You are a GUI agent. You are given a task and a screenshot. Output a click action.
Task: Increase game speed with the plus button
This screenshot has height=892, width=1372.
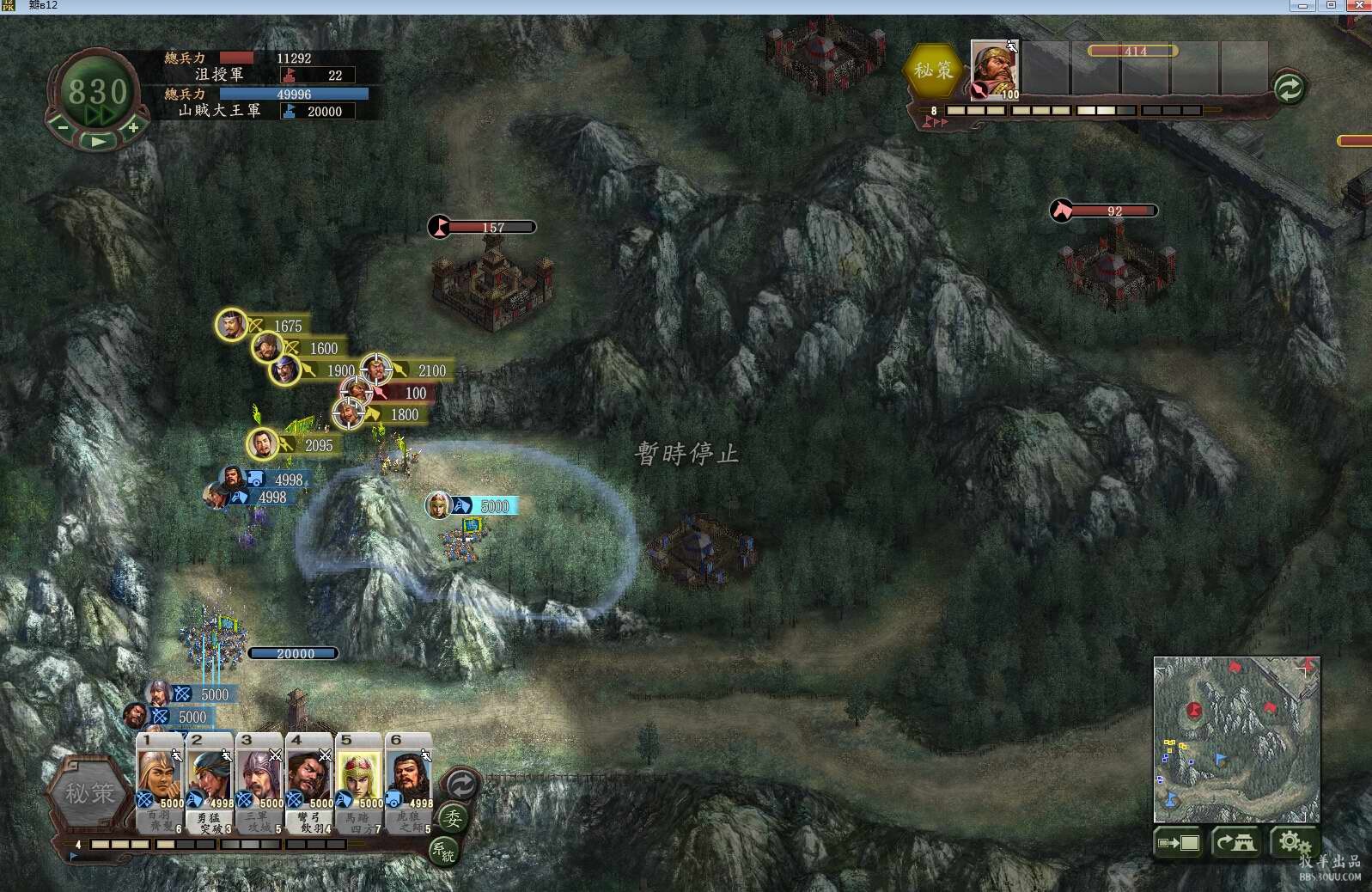[133, 127]
